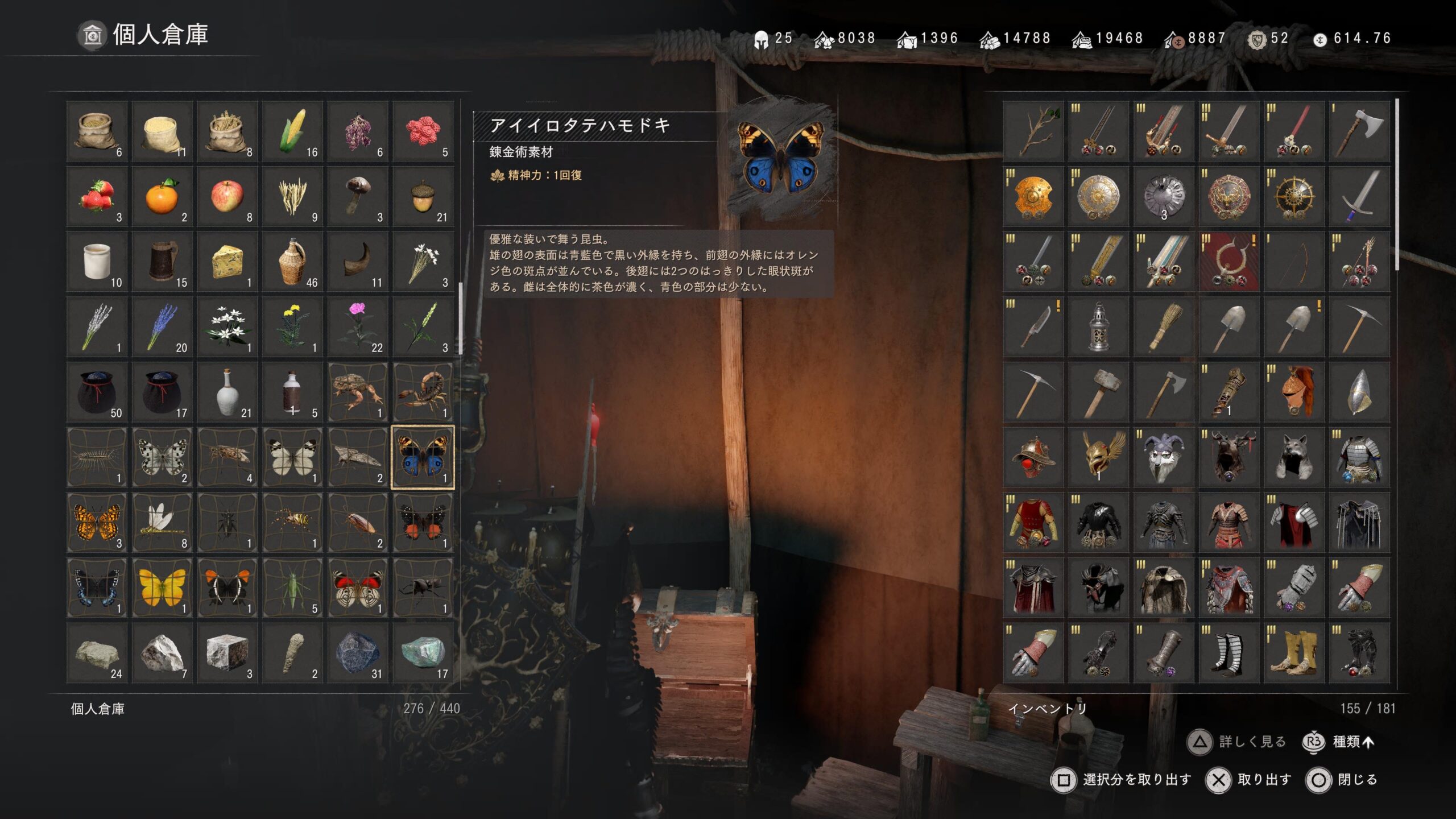Pick the wolf head mask slot
This screenshot has width=1456, height=819.
click(1294, 457)
